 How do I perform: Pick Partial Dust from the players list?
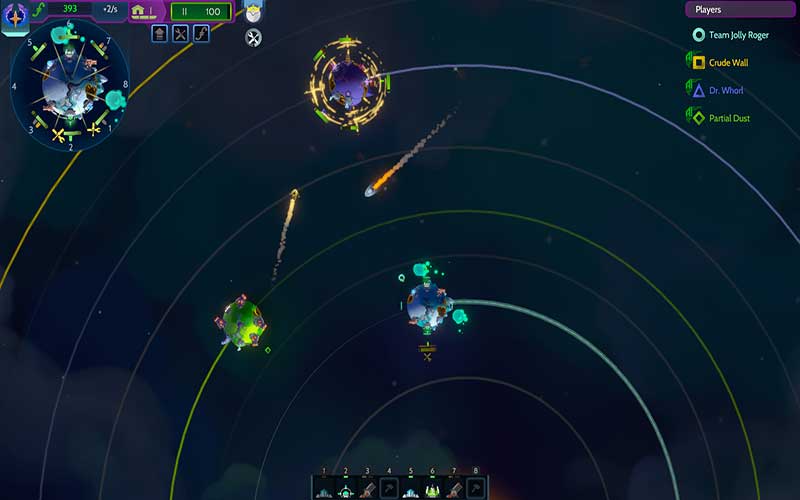pos(729,118)
